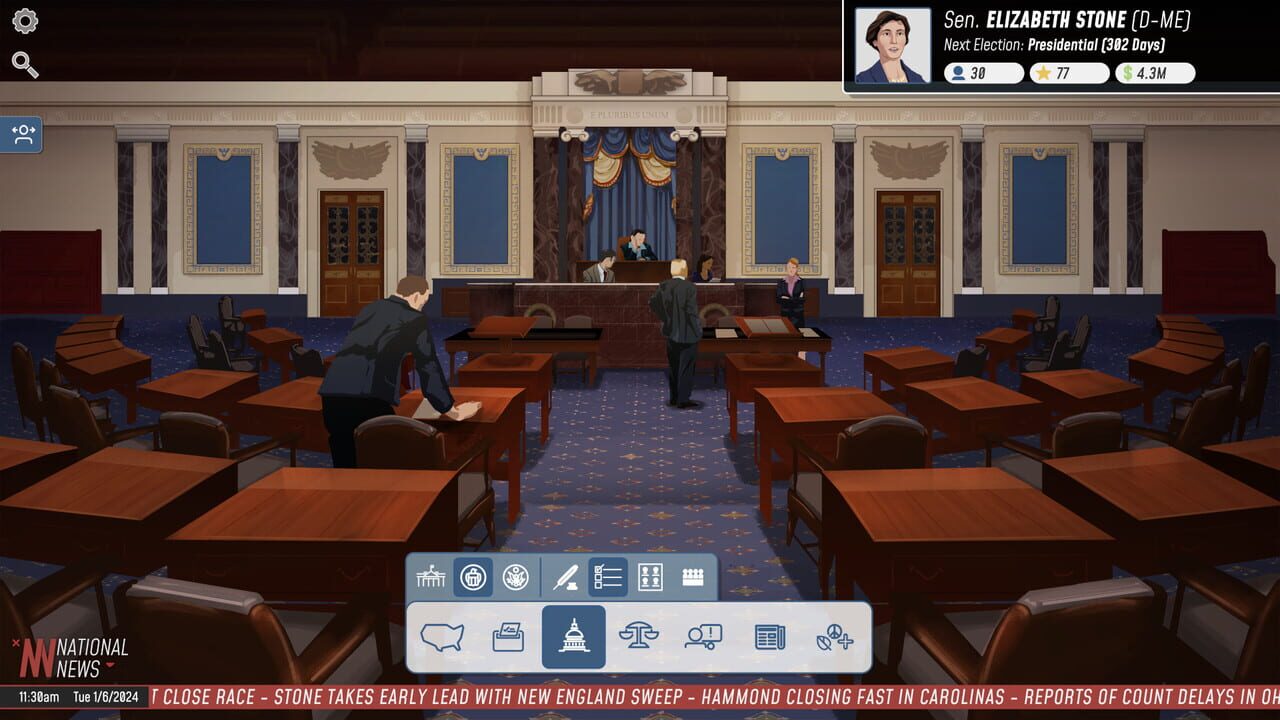This screenshot has height=720, width=1280.
Task: Click the Capitol dome icon
Action: point(573,638)
